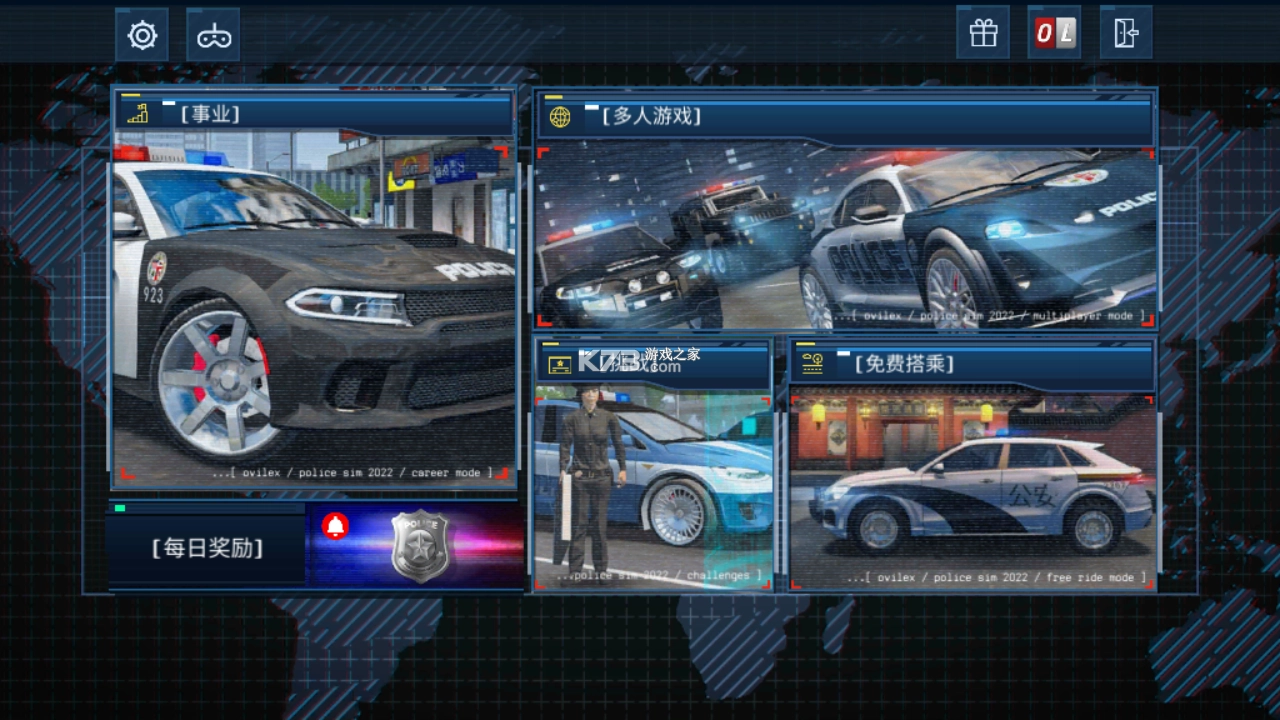Click the free ride icon on its panel header
1280x720 pixels.
coord(810,364)
